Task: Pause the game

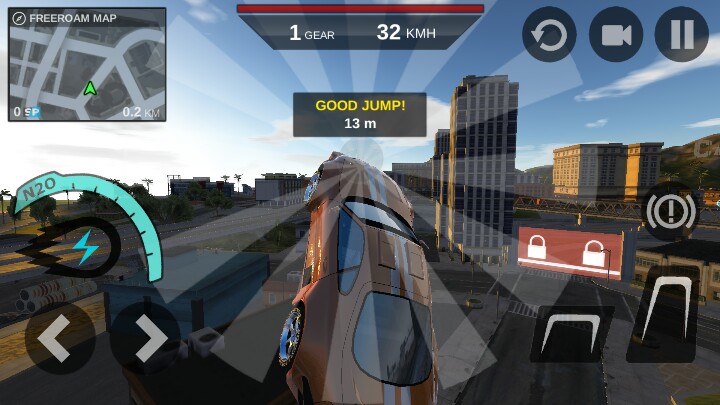Action: [x=681, y=35]
